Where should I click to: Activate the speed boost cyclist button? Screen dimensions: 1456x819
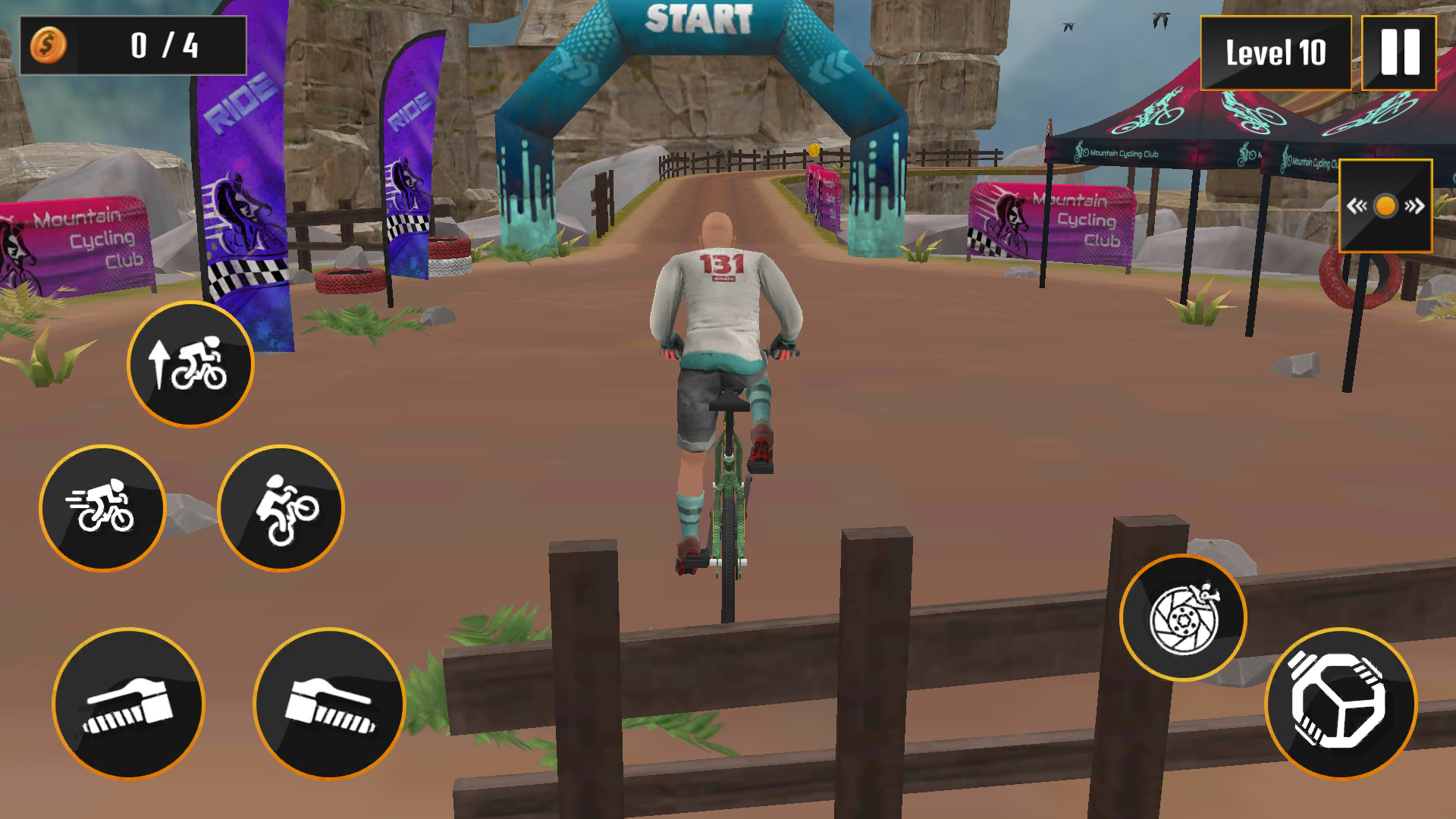coord(102,508)
